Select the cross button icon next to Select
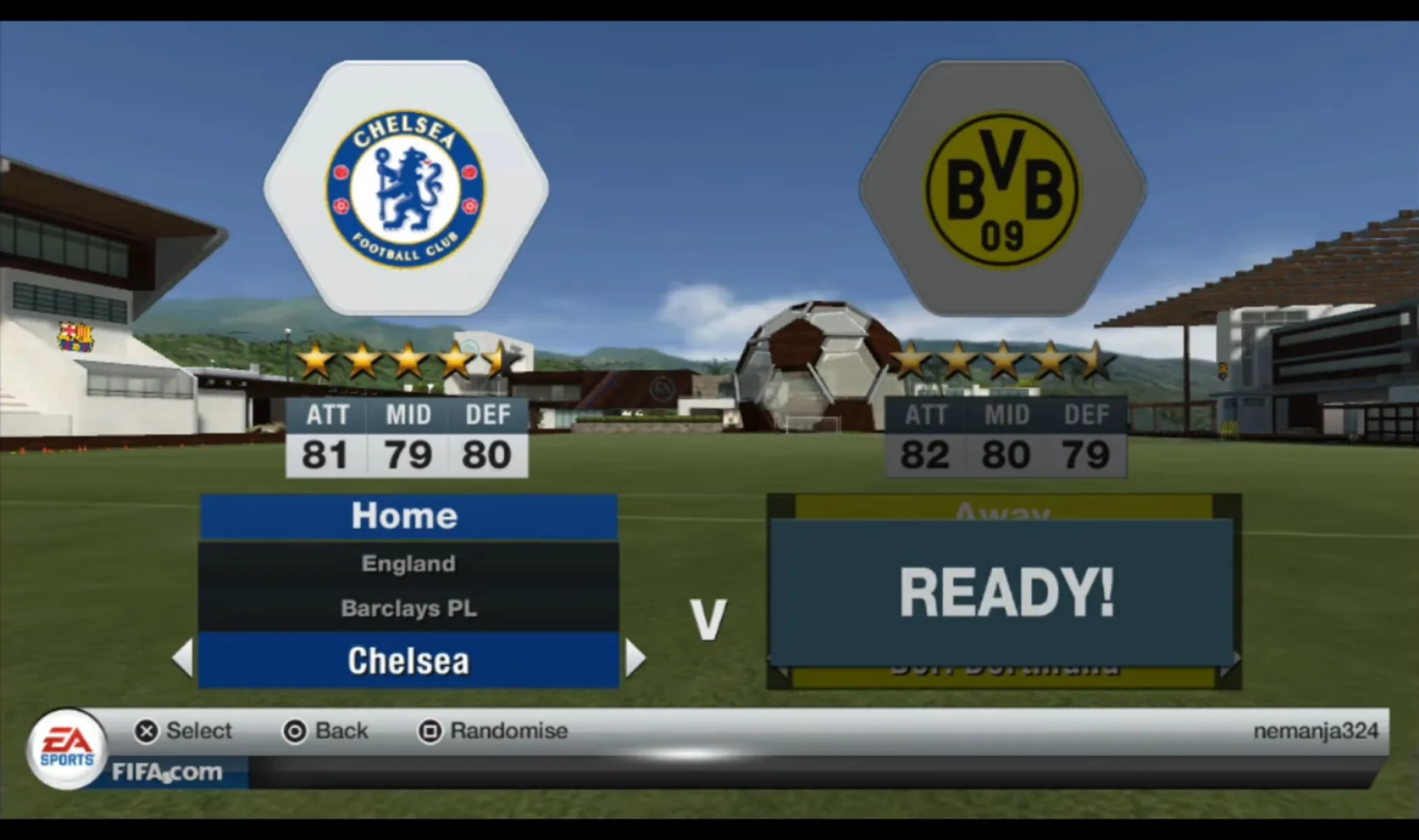 (144, 730)
